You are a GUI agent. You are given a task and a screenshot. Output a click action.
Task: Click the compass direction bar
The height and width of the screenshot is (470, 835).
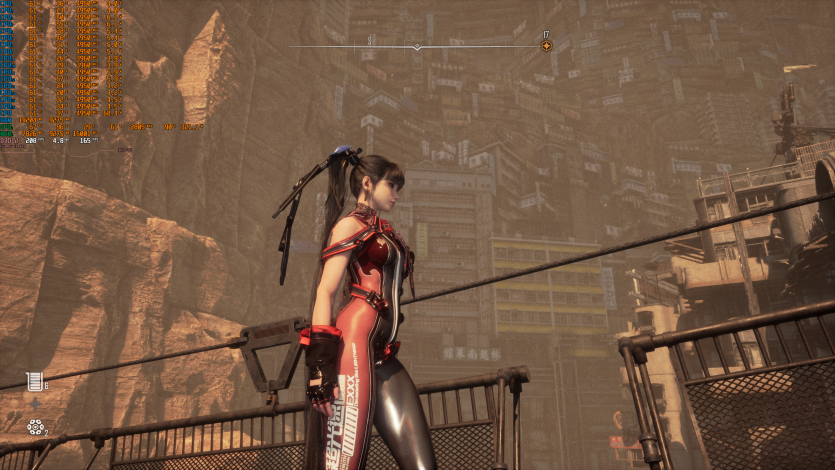417,46
